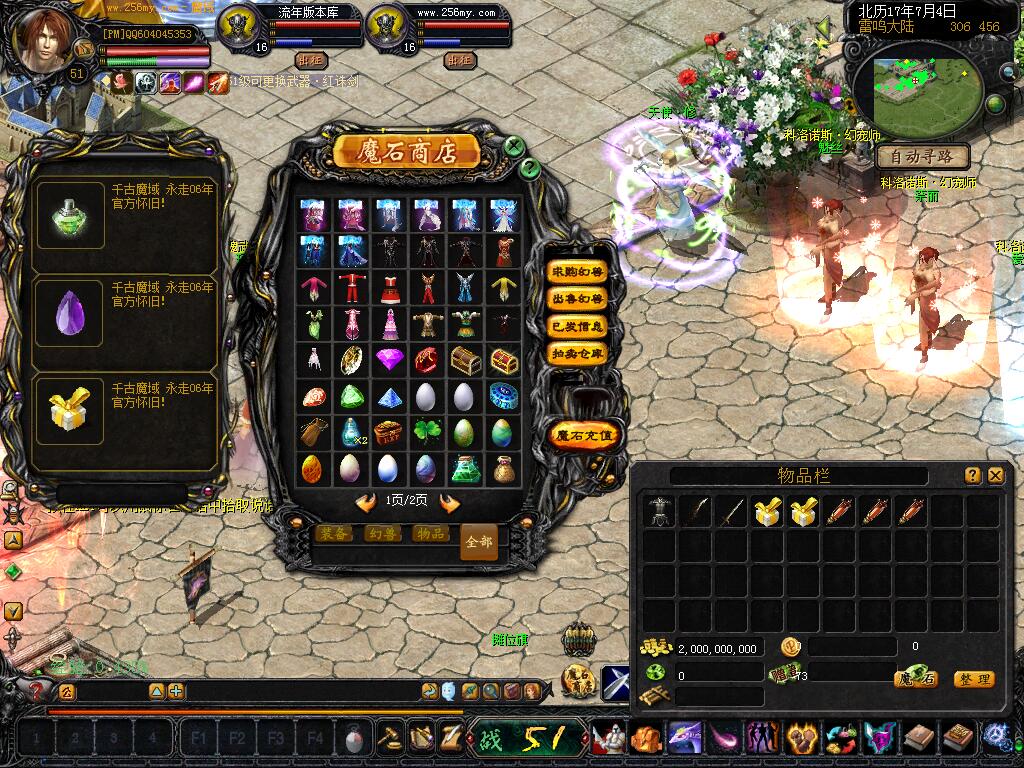Viewport: 1024px width, 768px height.
Task: Show 全部 all shop items
Action: coord(479,542)
